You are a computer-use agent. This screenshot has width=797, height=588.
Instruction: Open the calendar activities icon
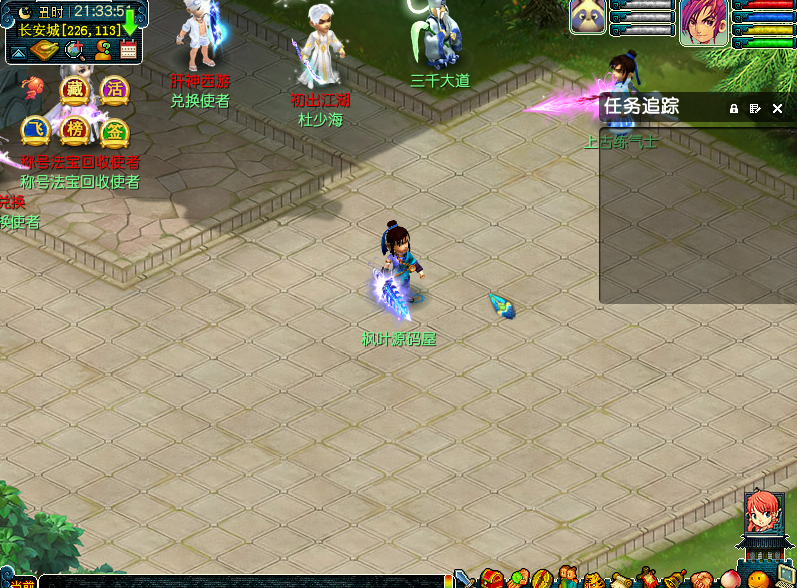coord(128,50)
